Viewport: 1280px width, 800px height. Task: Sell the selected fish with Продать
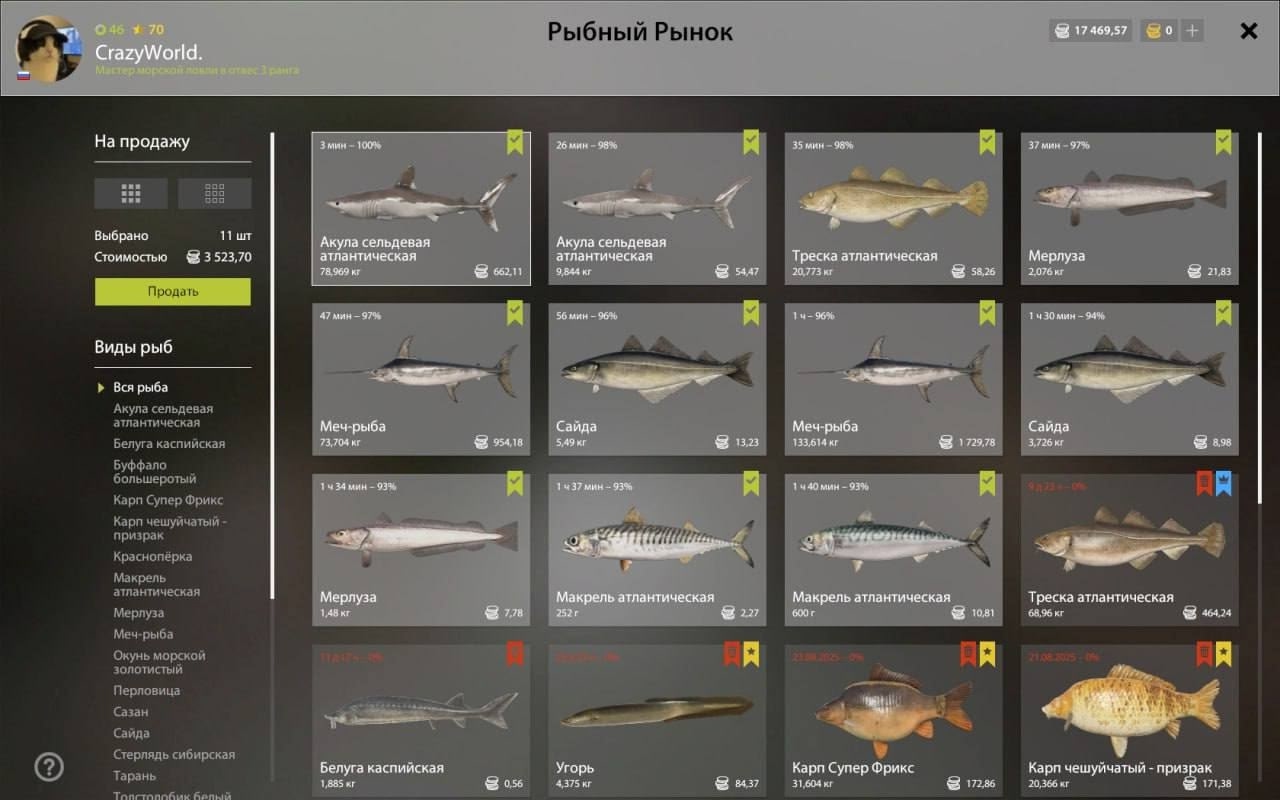point(173,292)
